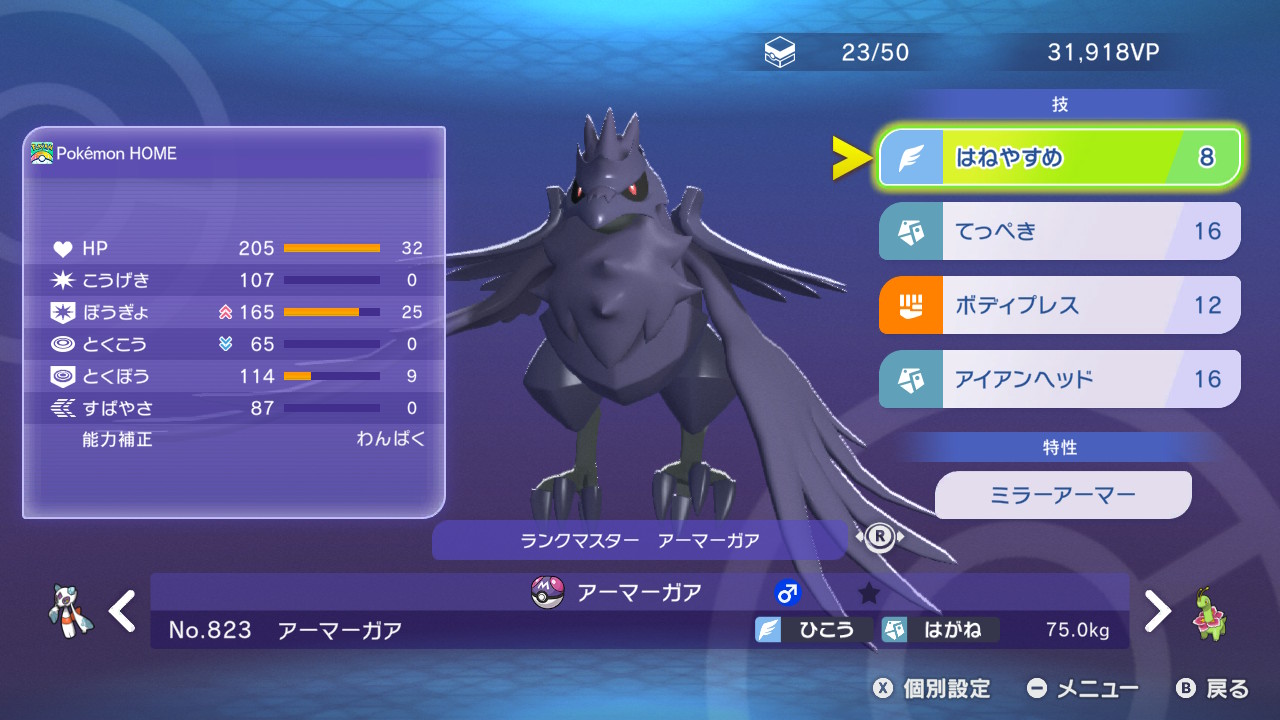Pick the アイアンヘッド move
Image resolution: width=1280 pixels, height=720 pixels.
[1059, 379]
